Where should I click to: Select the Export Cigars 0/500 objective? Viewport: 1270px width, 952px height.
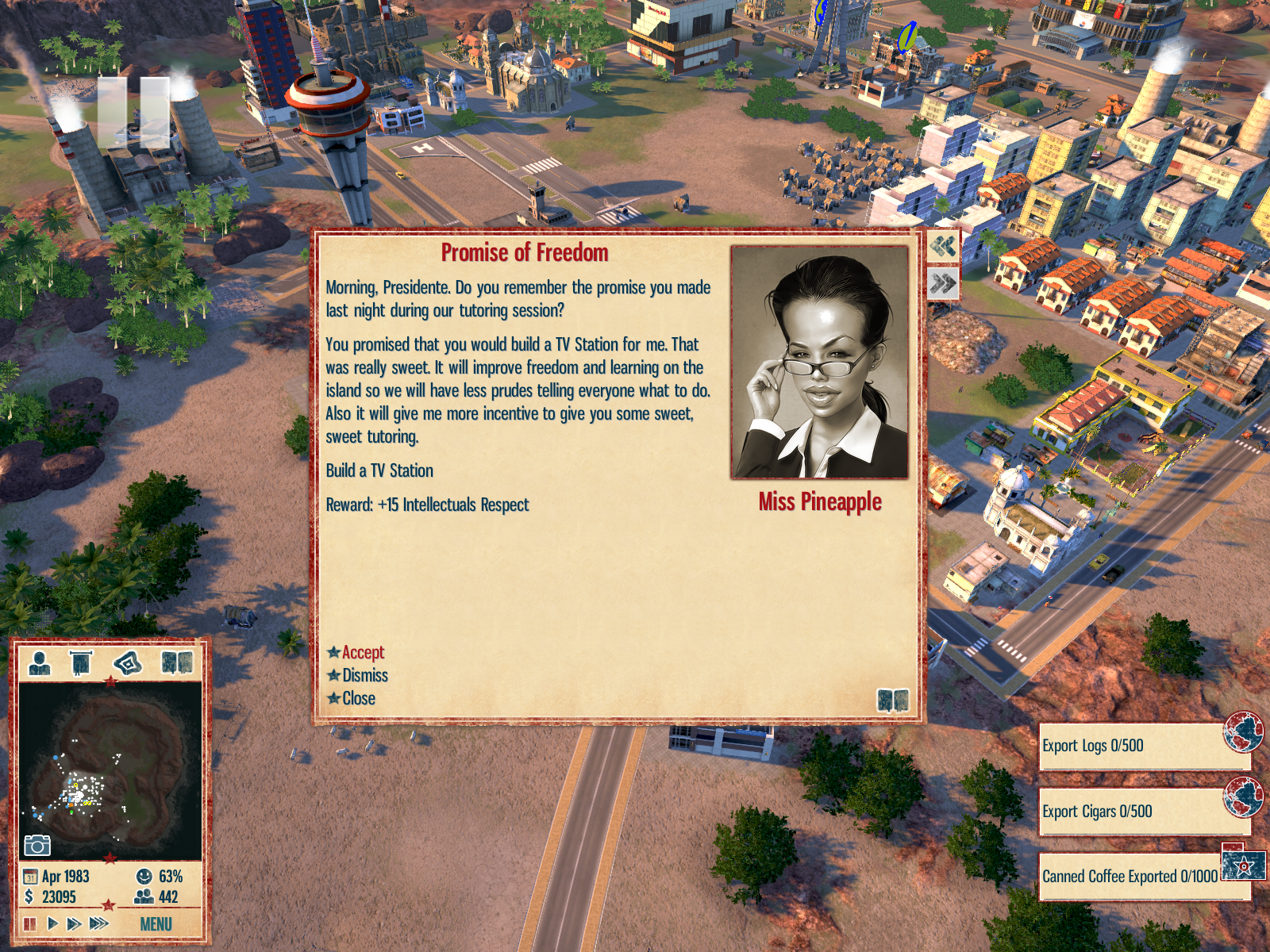tap(1135, 812)
